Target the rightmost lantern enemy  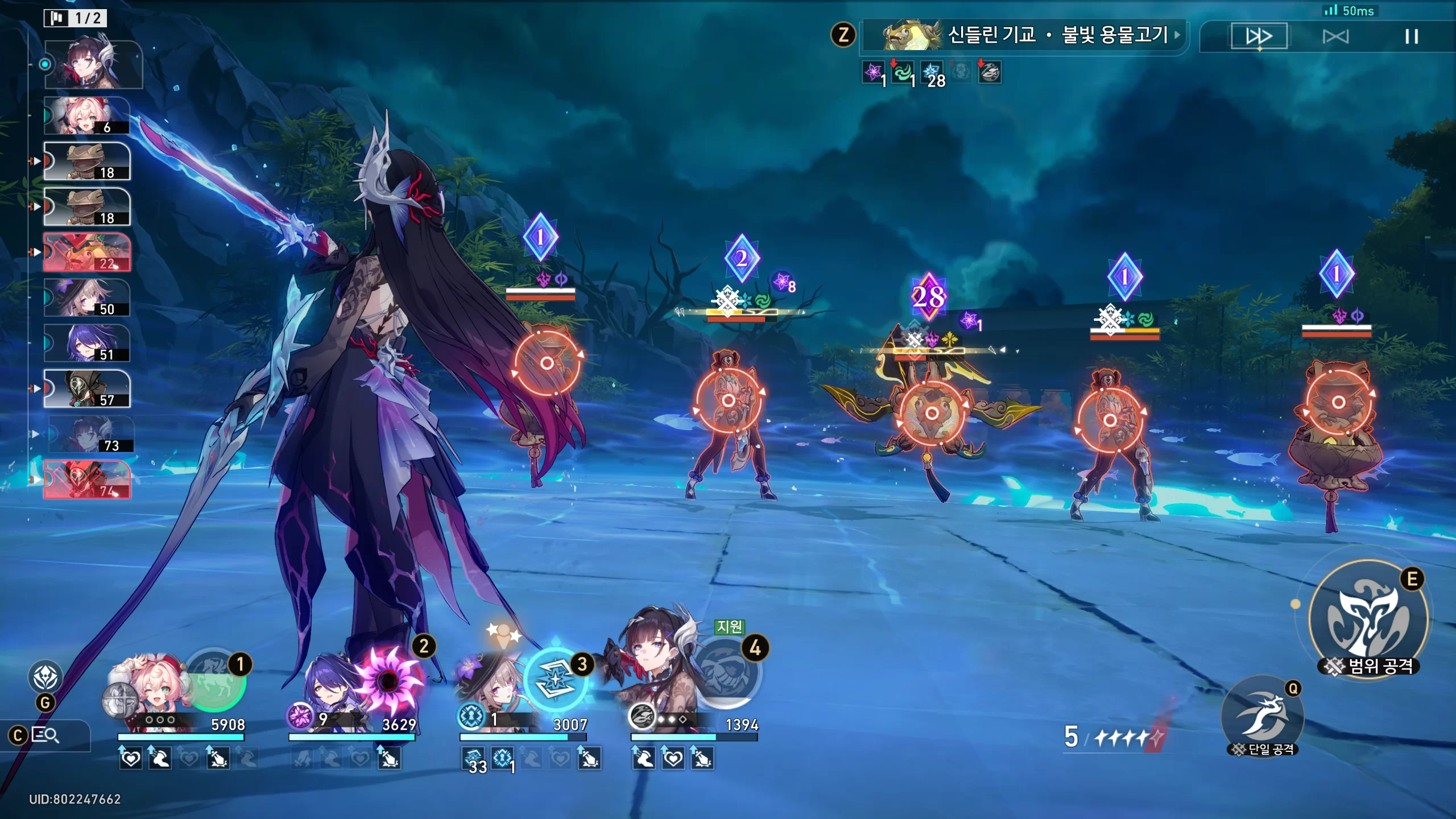point(1338,403)
